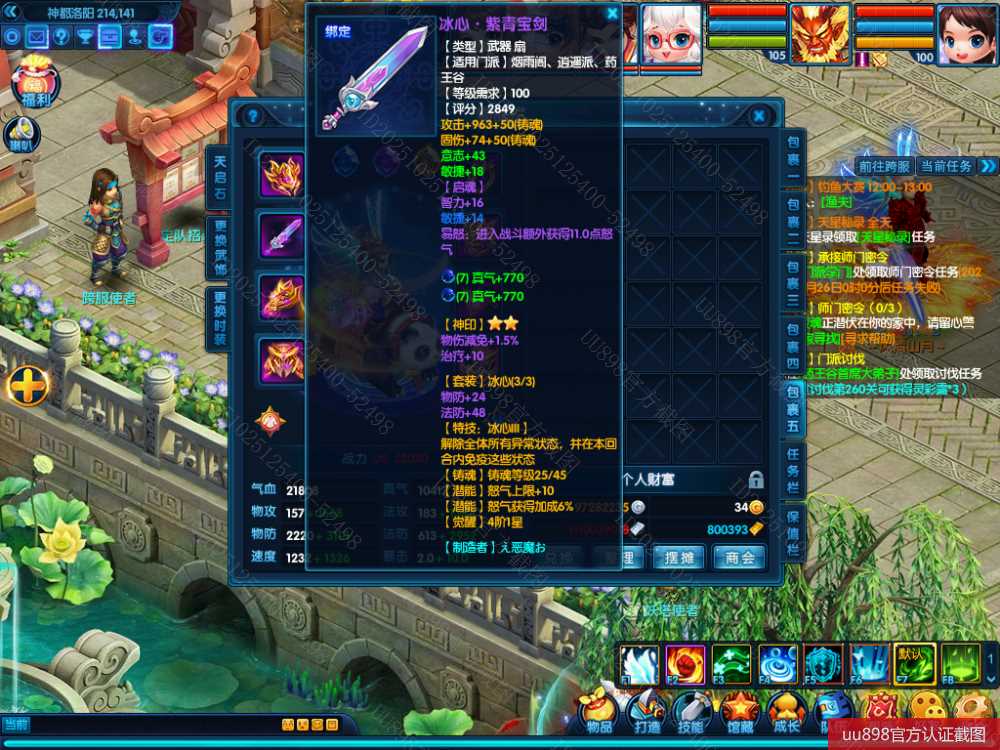This screenshot has height=750, width=1000.
Task: Open the 技能 skills menu
Action: click(x=692, y=712)
